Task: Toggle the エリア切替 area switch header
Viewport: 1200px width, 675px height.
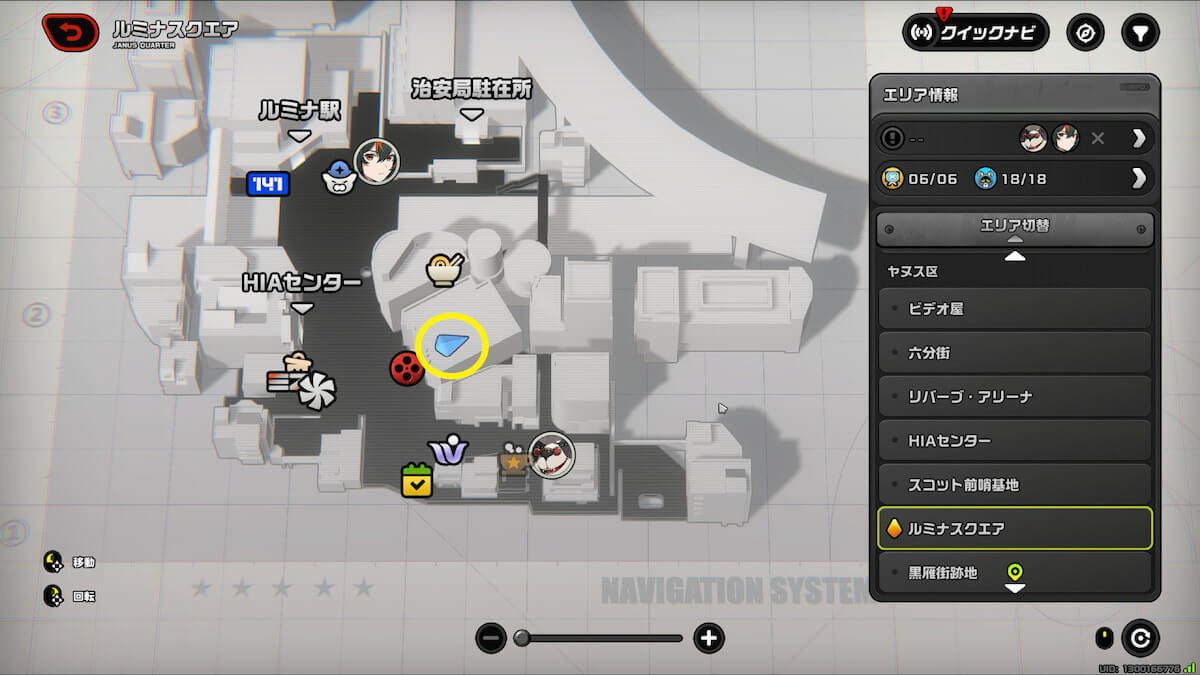Action: (x=1014, y=227)
